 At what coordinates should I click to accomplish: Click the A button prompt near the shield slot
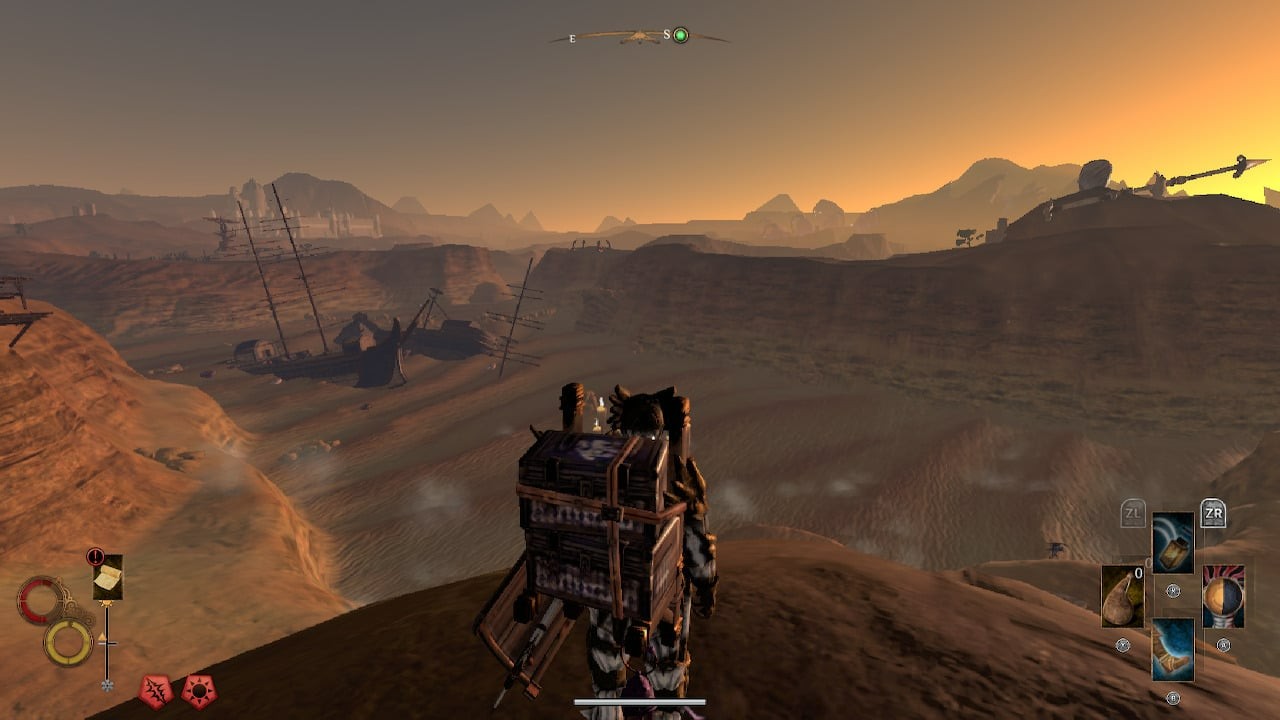pos(1224,643)
